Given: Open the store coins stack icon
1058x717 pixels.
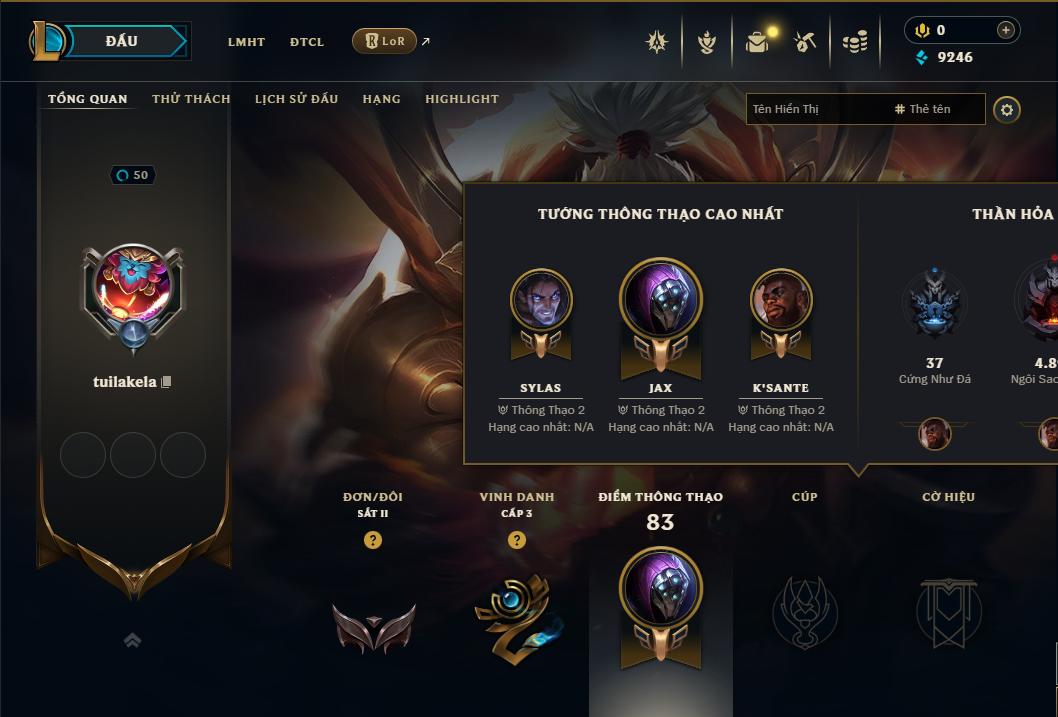Looking at the screenshot, I should click(x=854, y=42).
